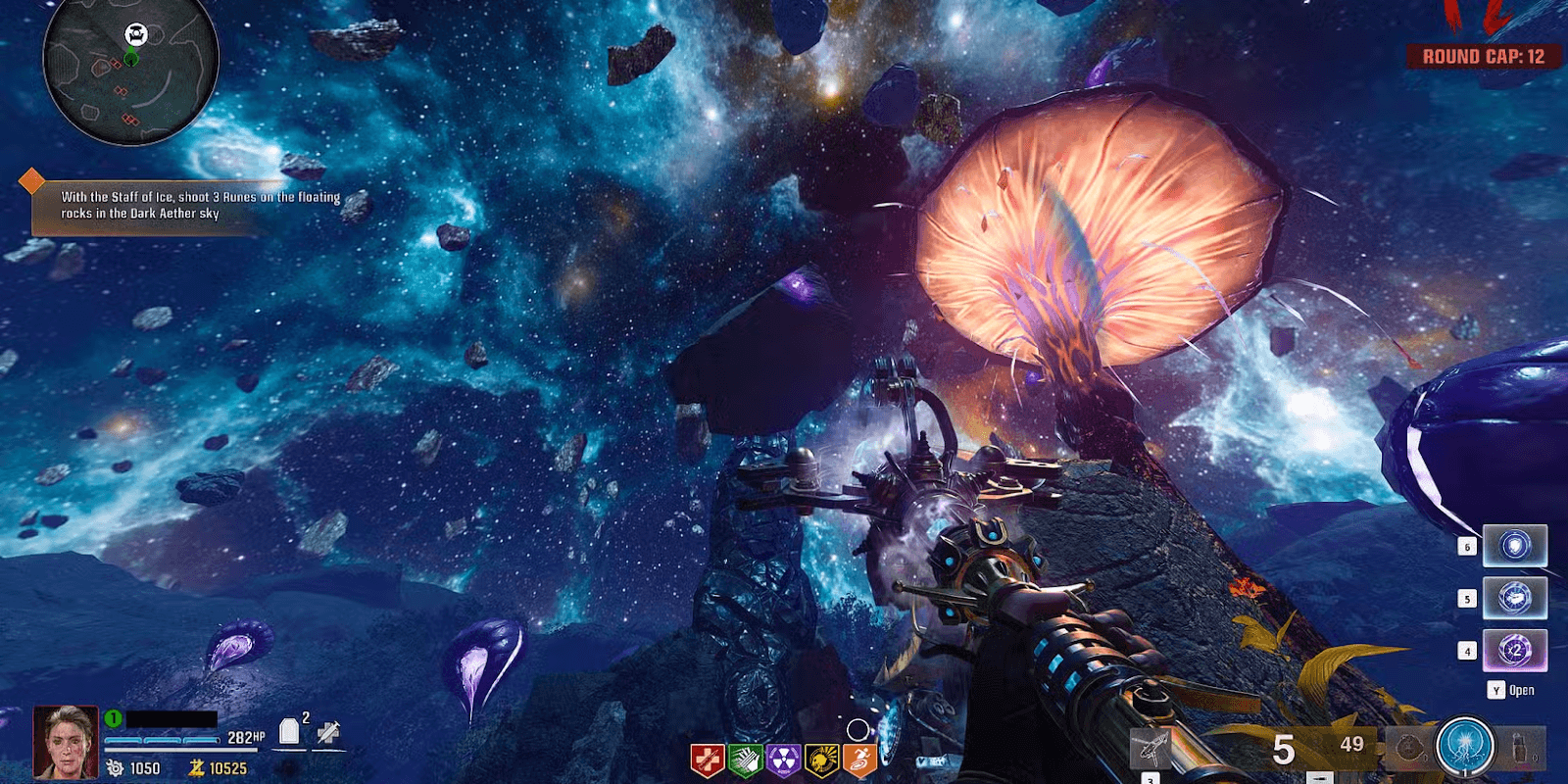
Task: Select the armor plate icon
Action: (289, 732)
